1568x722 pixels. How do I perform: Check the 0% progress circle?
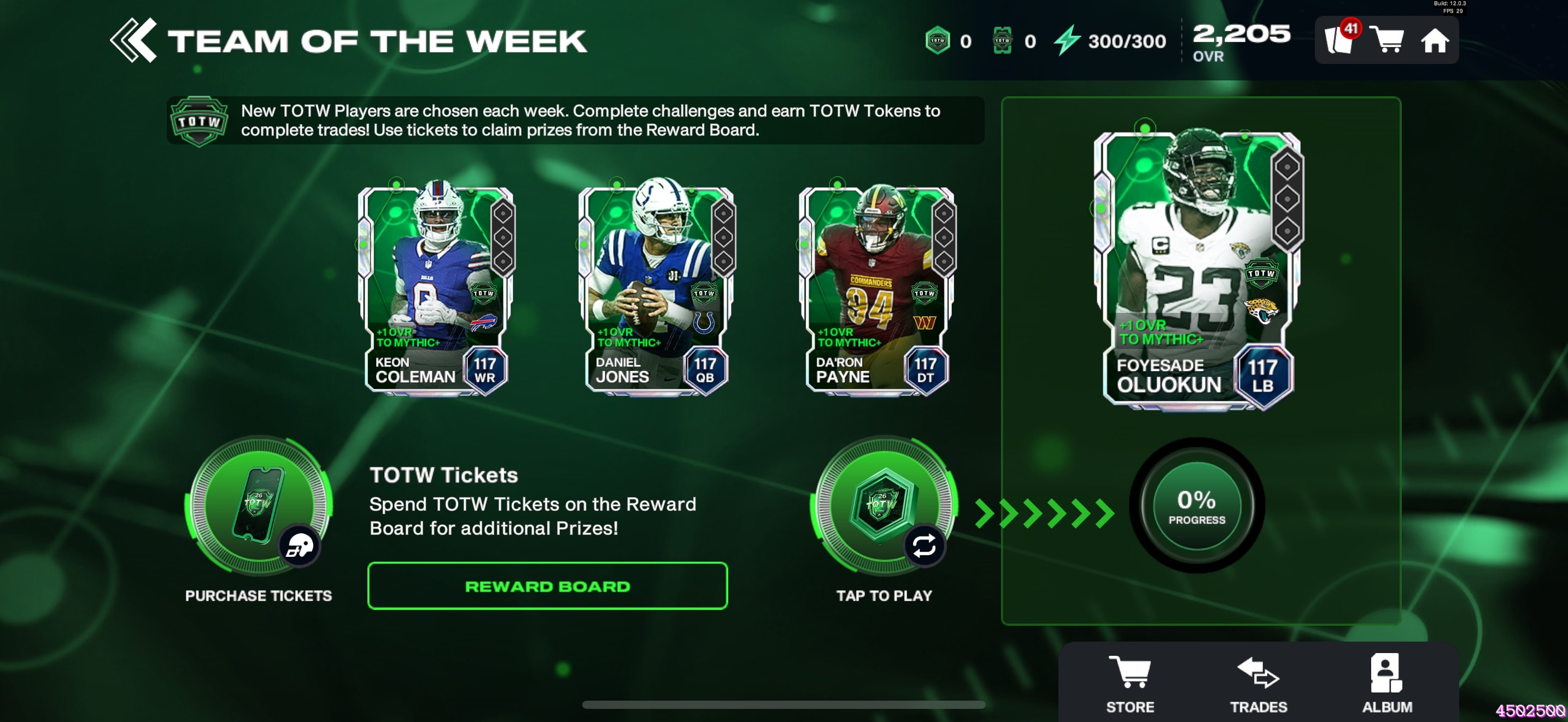[1197, 506]
